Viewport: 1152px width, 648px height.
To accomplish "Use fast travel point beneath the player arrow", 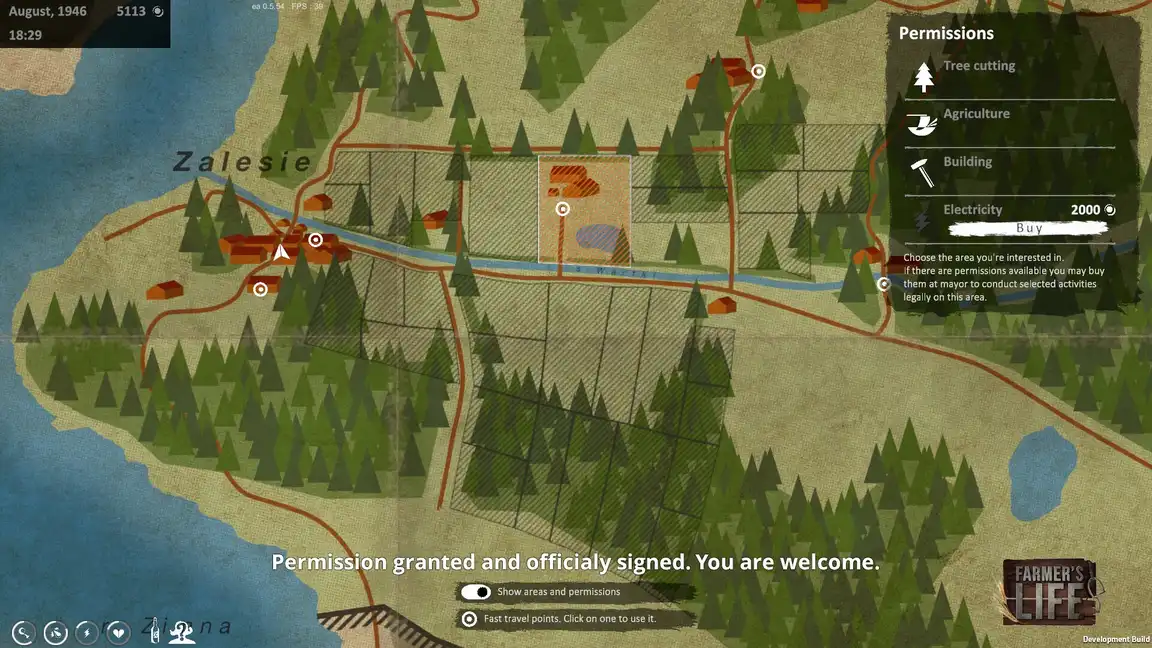I will [x=260, y=290].
